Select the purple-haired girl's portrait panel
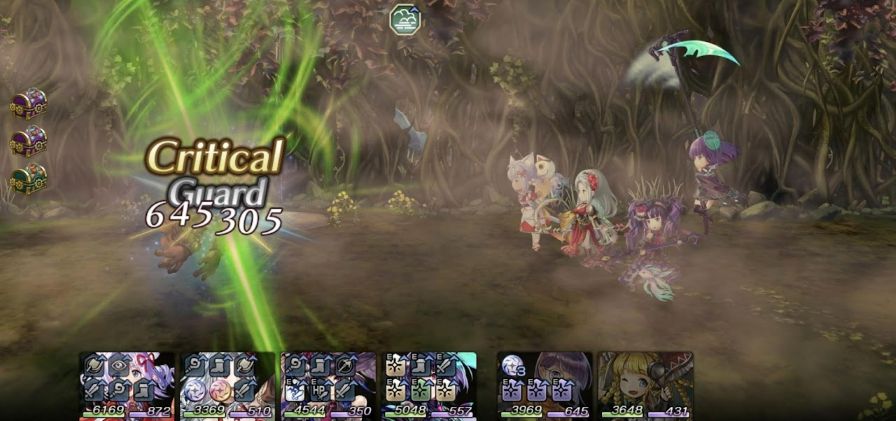The height and width of the screenshot is (421, 896). (544, 383)
